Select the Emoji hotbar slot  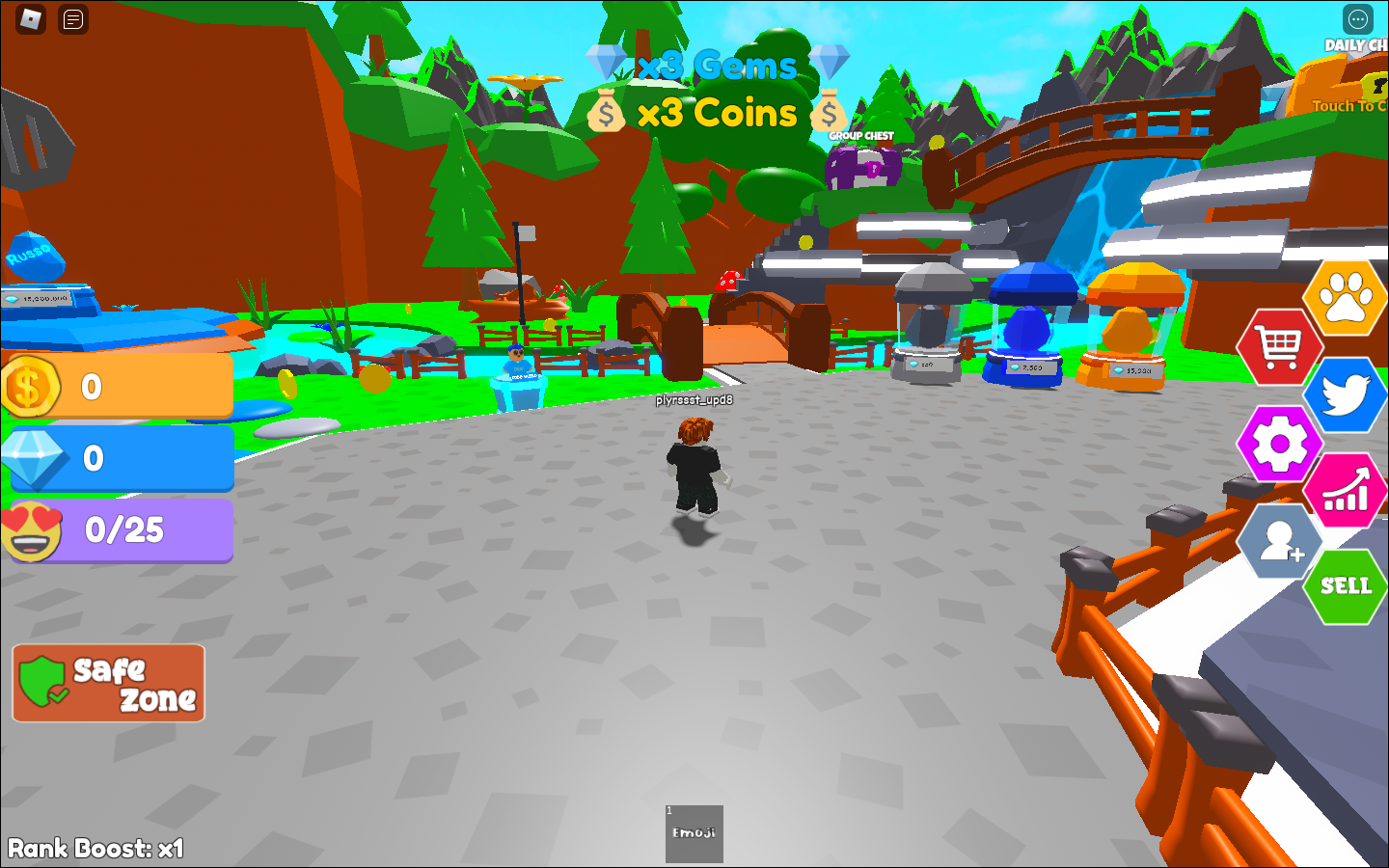coord(694,834)
